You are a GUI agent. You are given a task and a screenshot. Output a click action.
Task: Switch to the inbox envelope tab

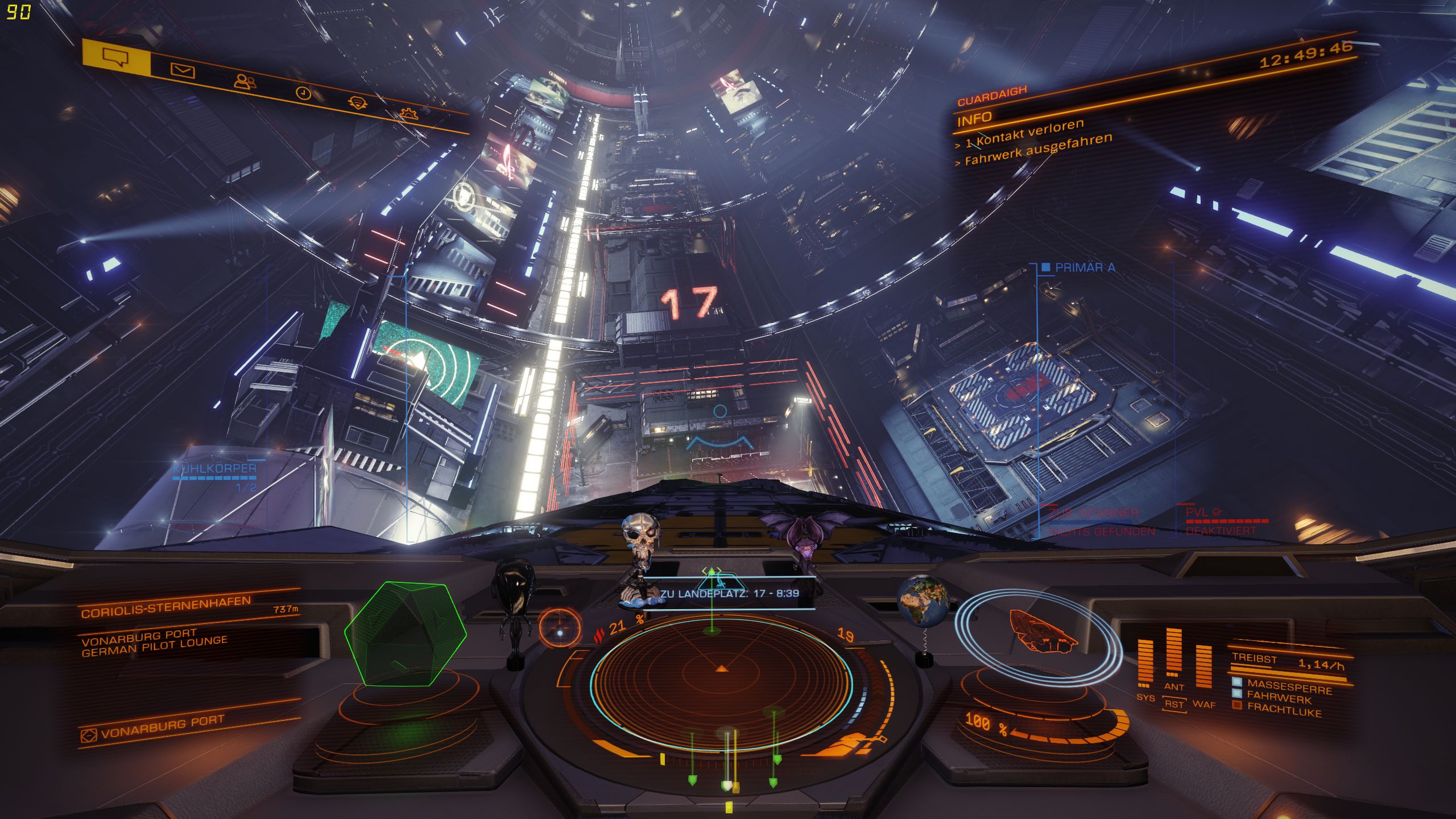(x=183, y=71)
